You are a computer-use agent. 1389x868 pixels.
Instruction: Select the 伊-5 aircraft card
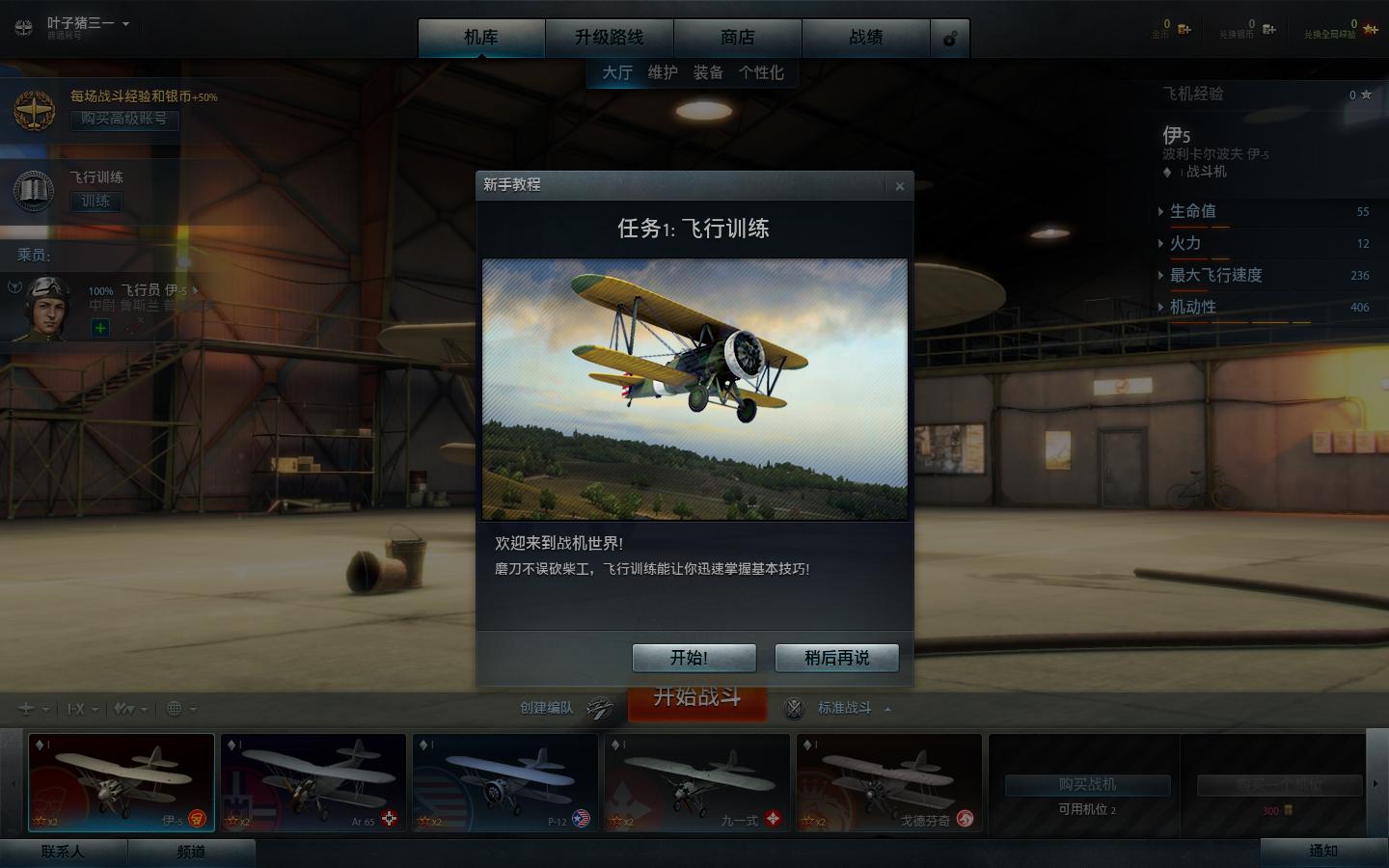click(x=122, y=782)
